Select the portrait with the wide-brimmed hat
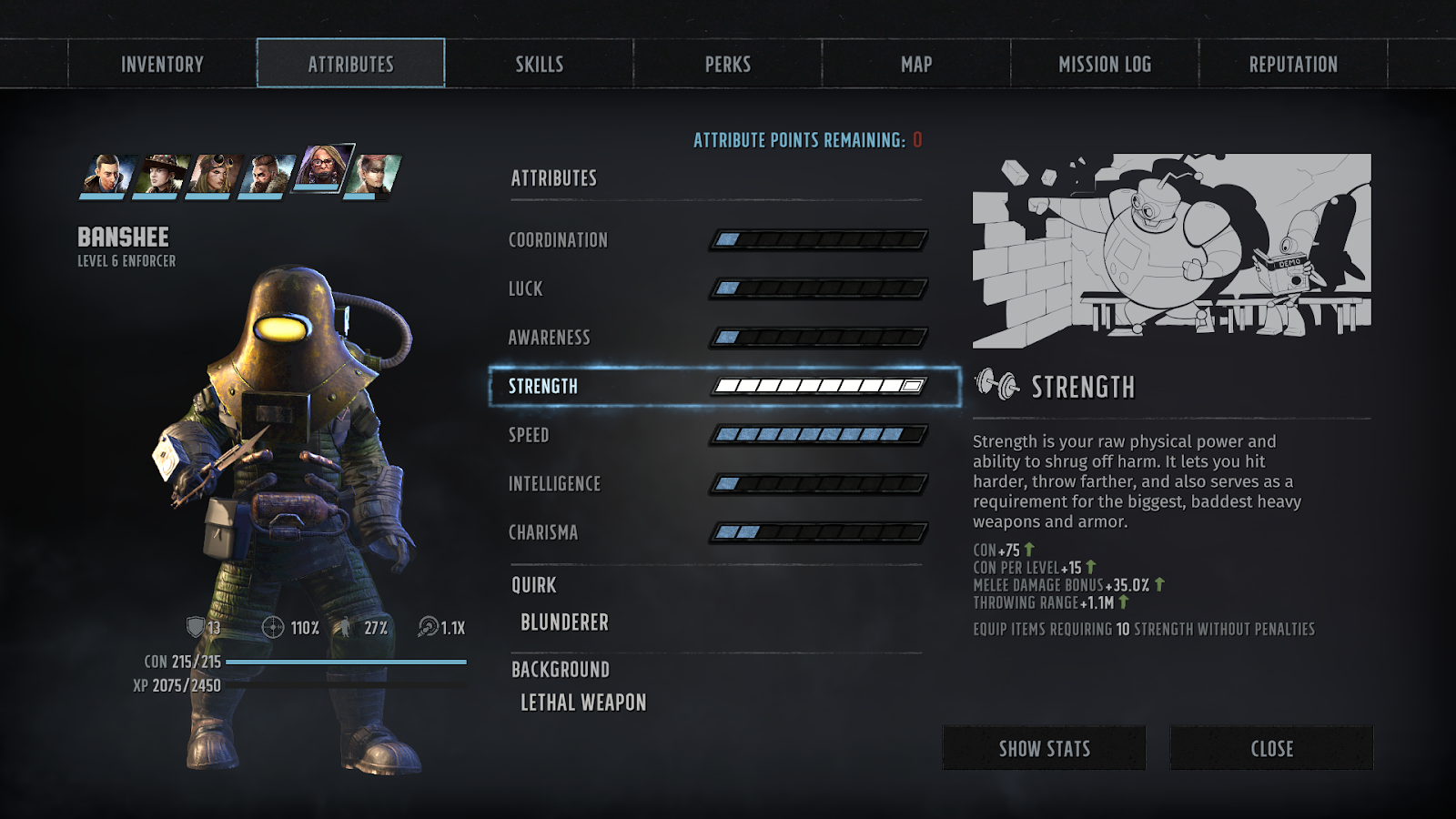The width and height of the screenshot is (1456, 819). click(x=161, y=175)
